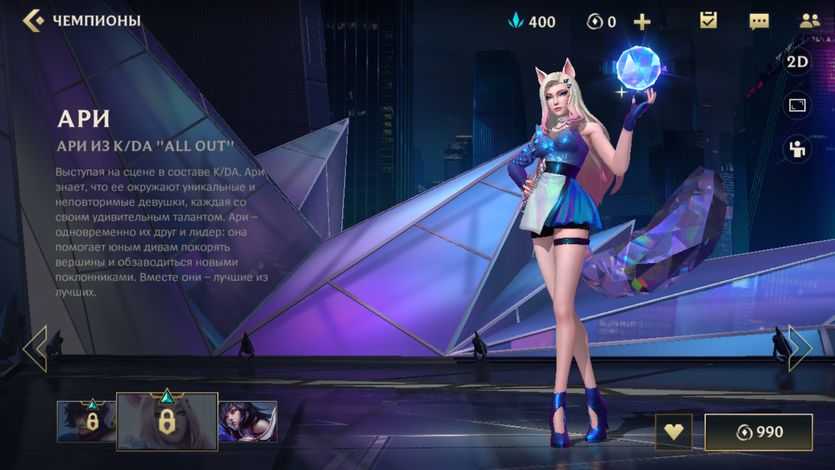Switch to 2D splash art view

797,61
